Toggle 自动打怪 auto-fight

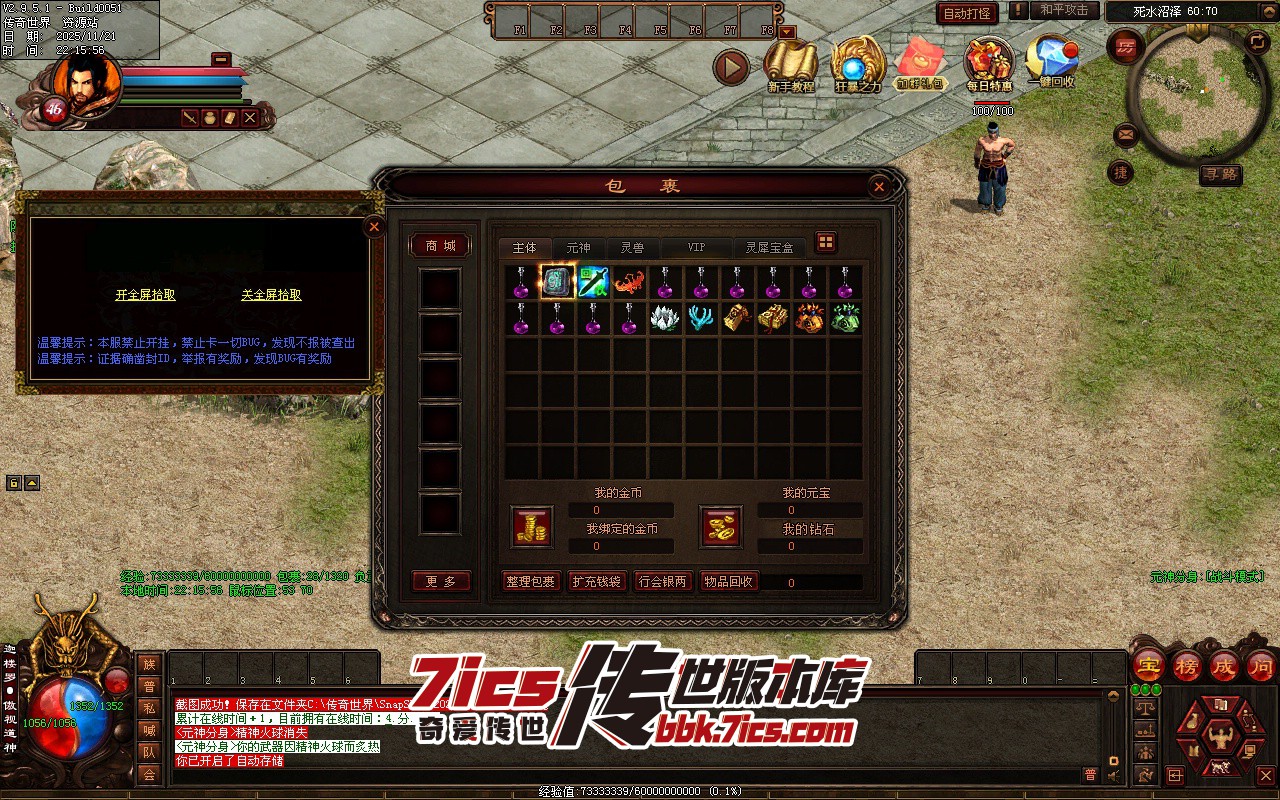tap(967, 13)
